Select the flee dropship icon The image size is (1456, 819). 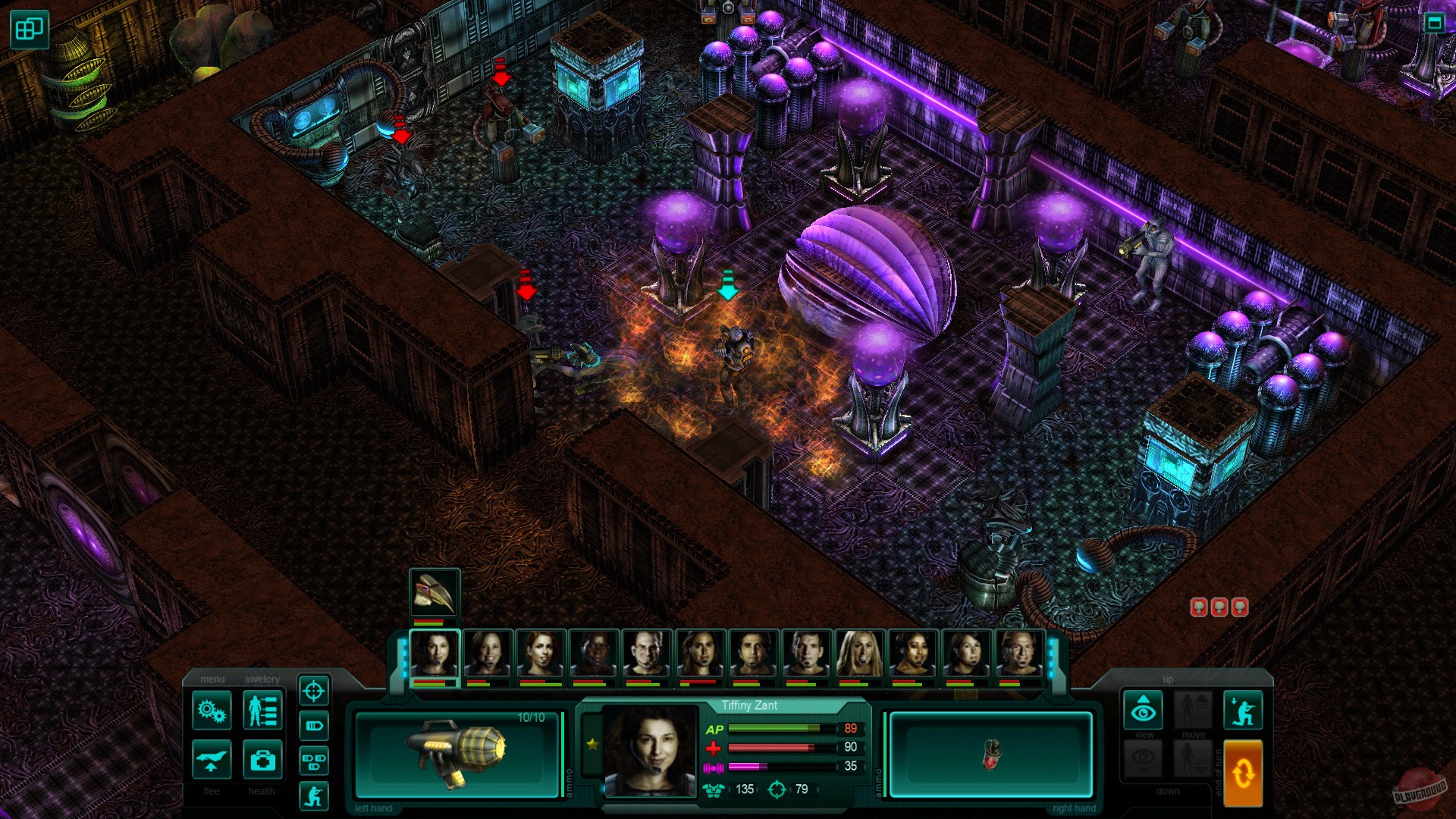coord(211,761)
